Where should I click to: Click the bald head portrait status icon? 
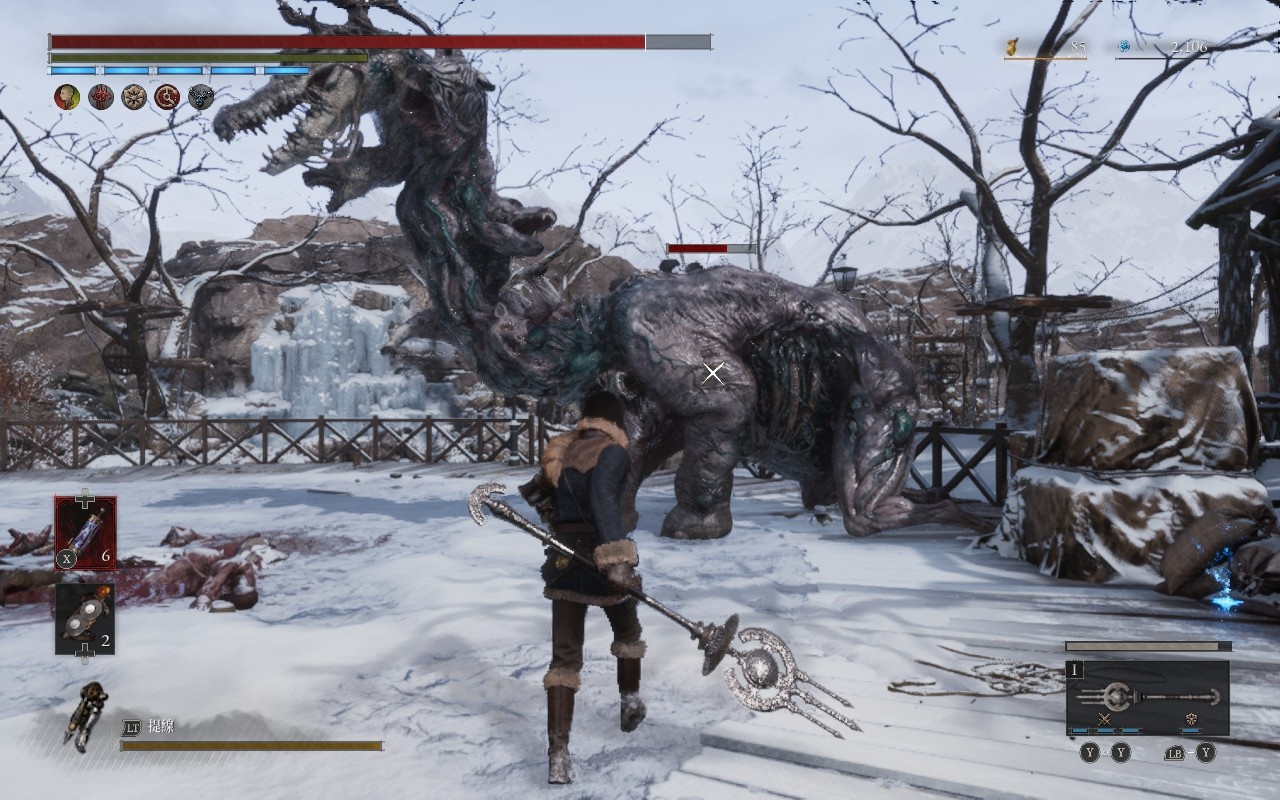click(x=67, y=97)
